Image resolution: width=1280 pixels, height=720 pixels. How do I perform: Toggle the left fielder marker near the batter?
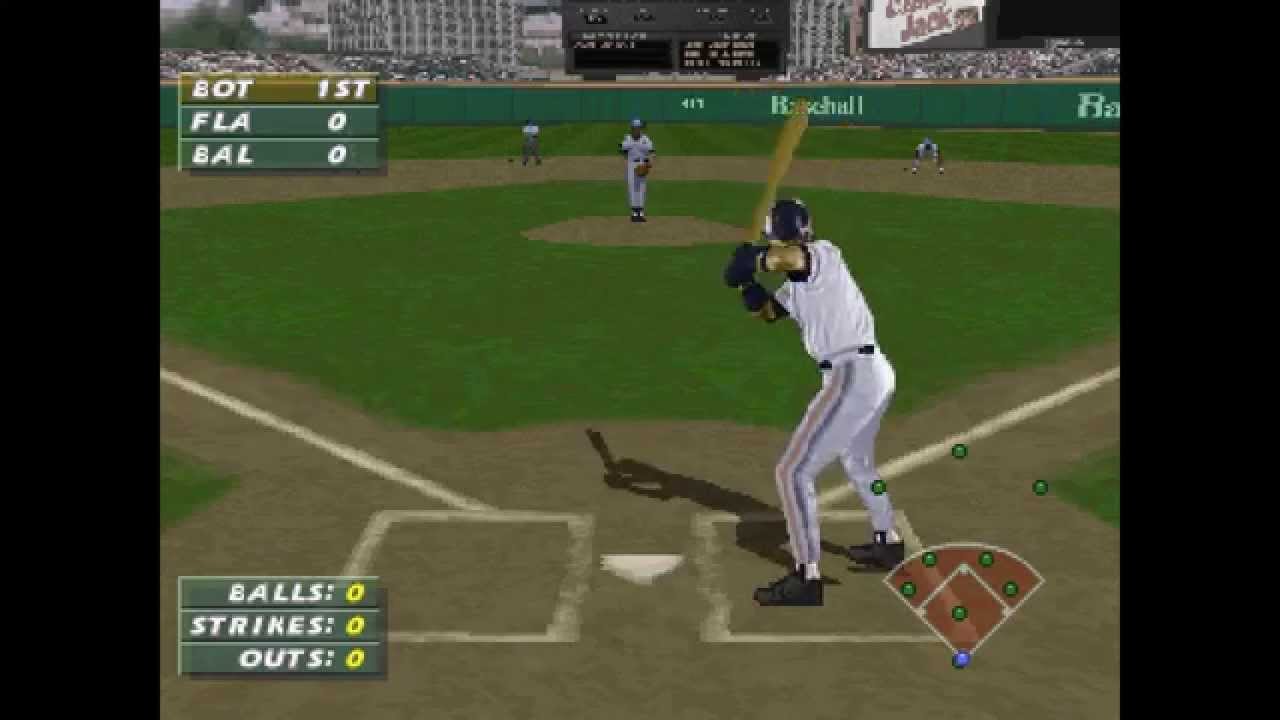877,487
